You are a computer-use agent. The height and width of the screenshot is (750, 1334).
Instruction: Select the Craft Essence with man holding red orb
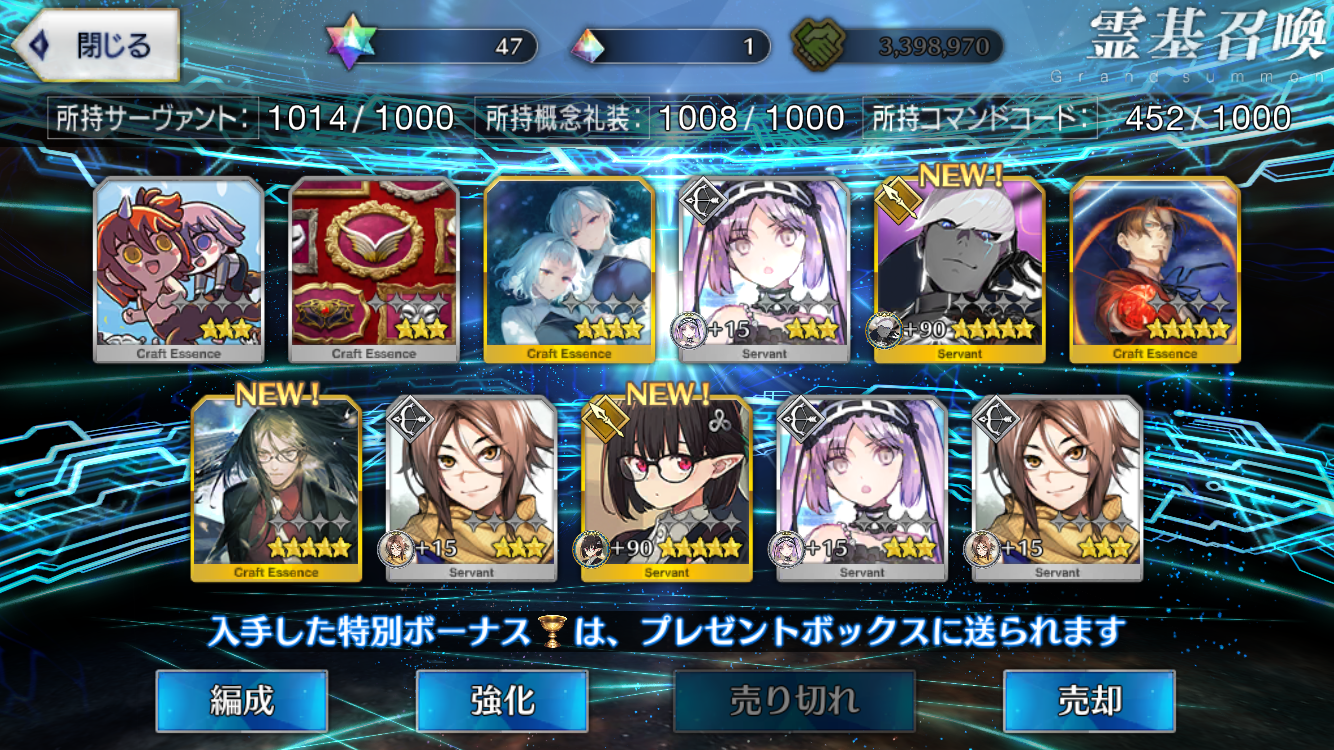pos(1155,269)
